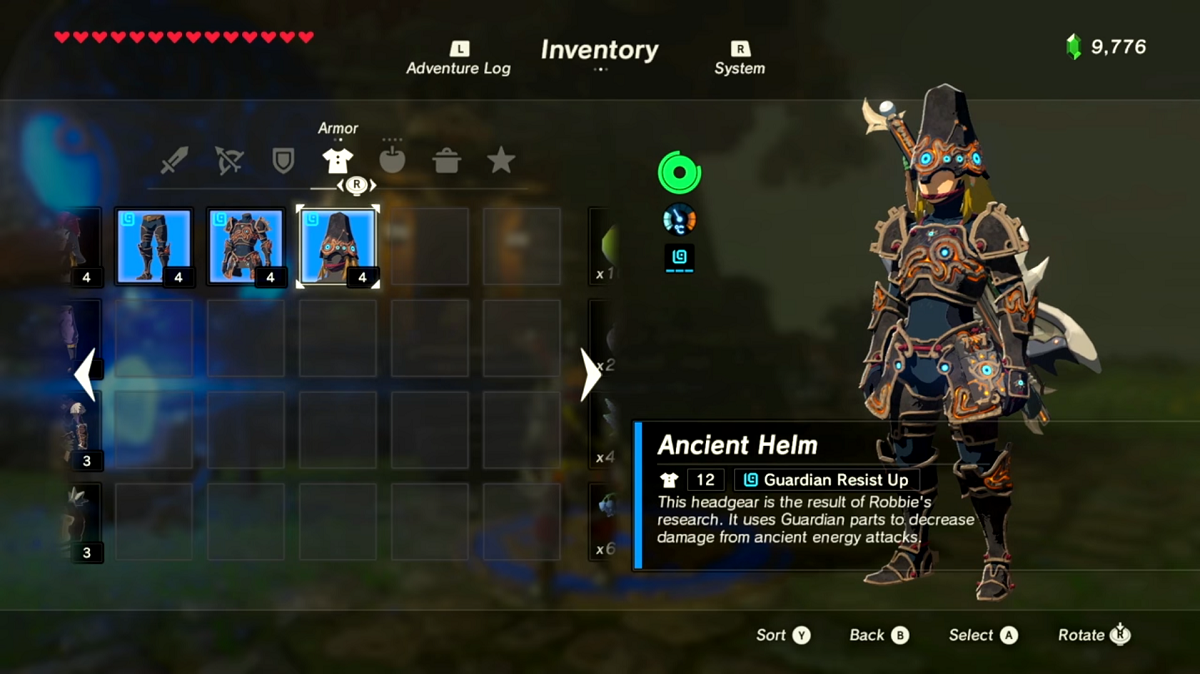Select the Ancient Helm slot
1200x674 pixels.
click(338, 246)
